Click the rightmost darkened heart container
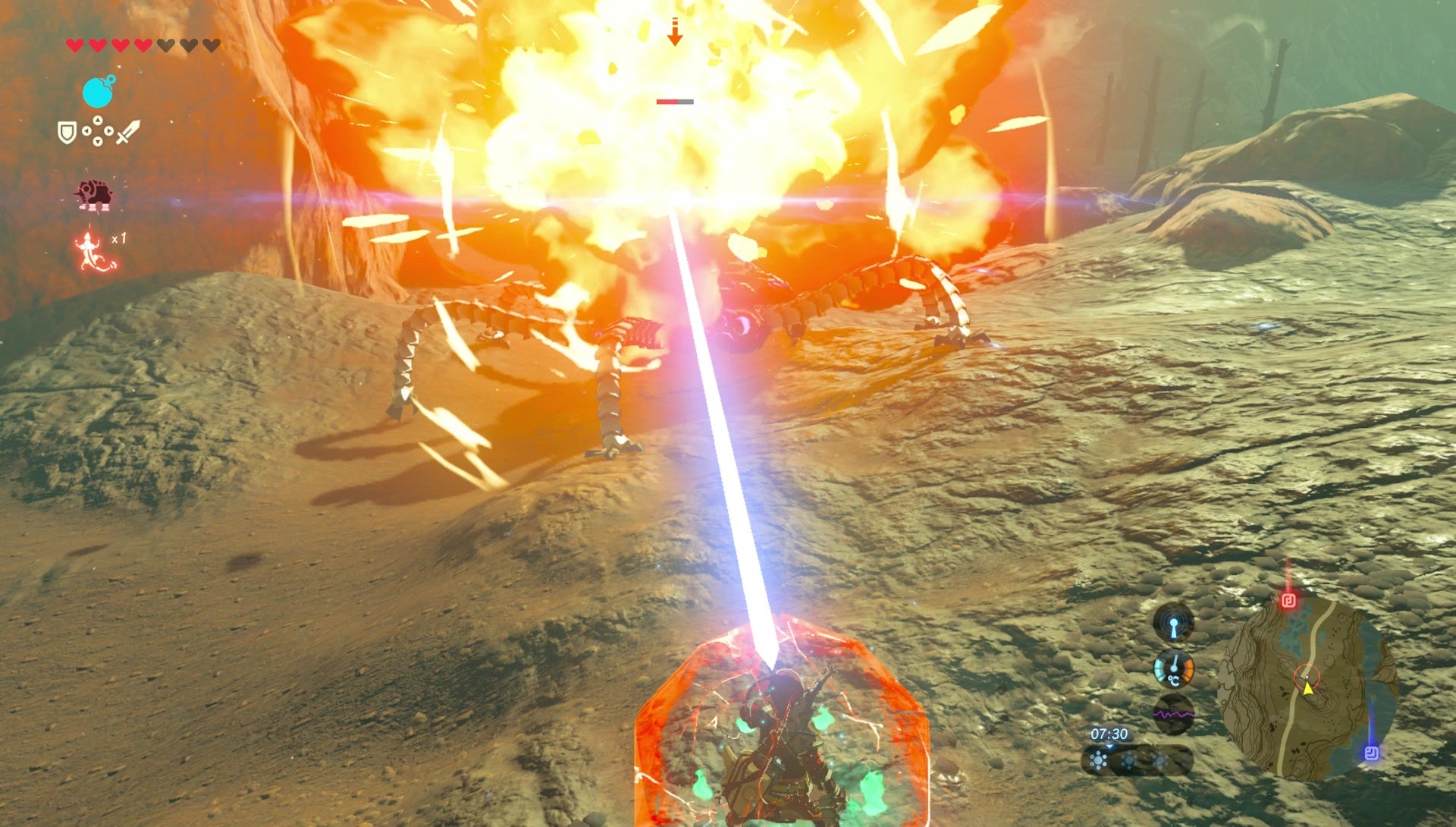 click(212, 45)
